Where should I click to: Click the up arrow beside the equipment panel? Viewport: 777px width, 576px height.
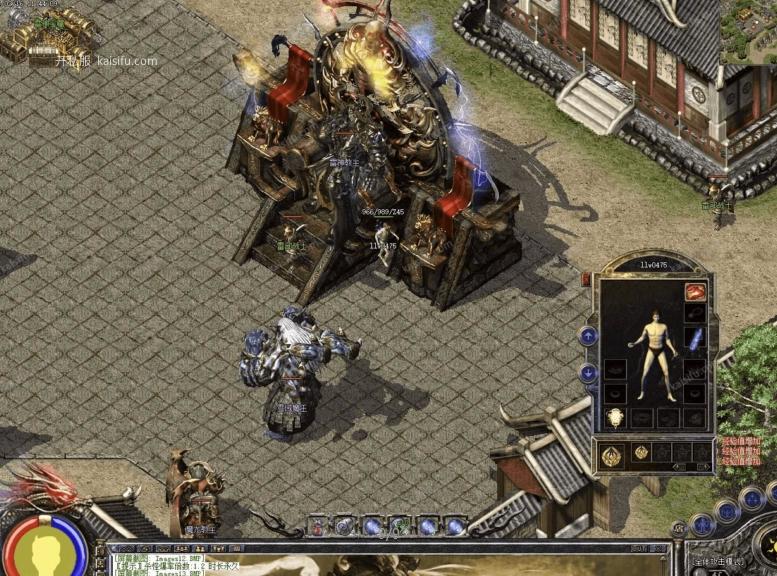589,336
